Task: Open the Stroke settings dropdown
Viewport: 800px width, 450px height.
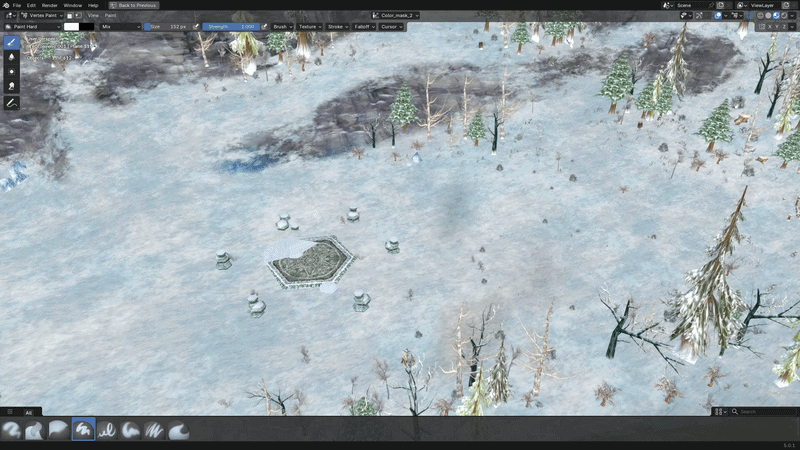Action: [337, 27]
